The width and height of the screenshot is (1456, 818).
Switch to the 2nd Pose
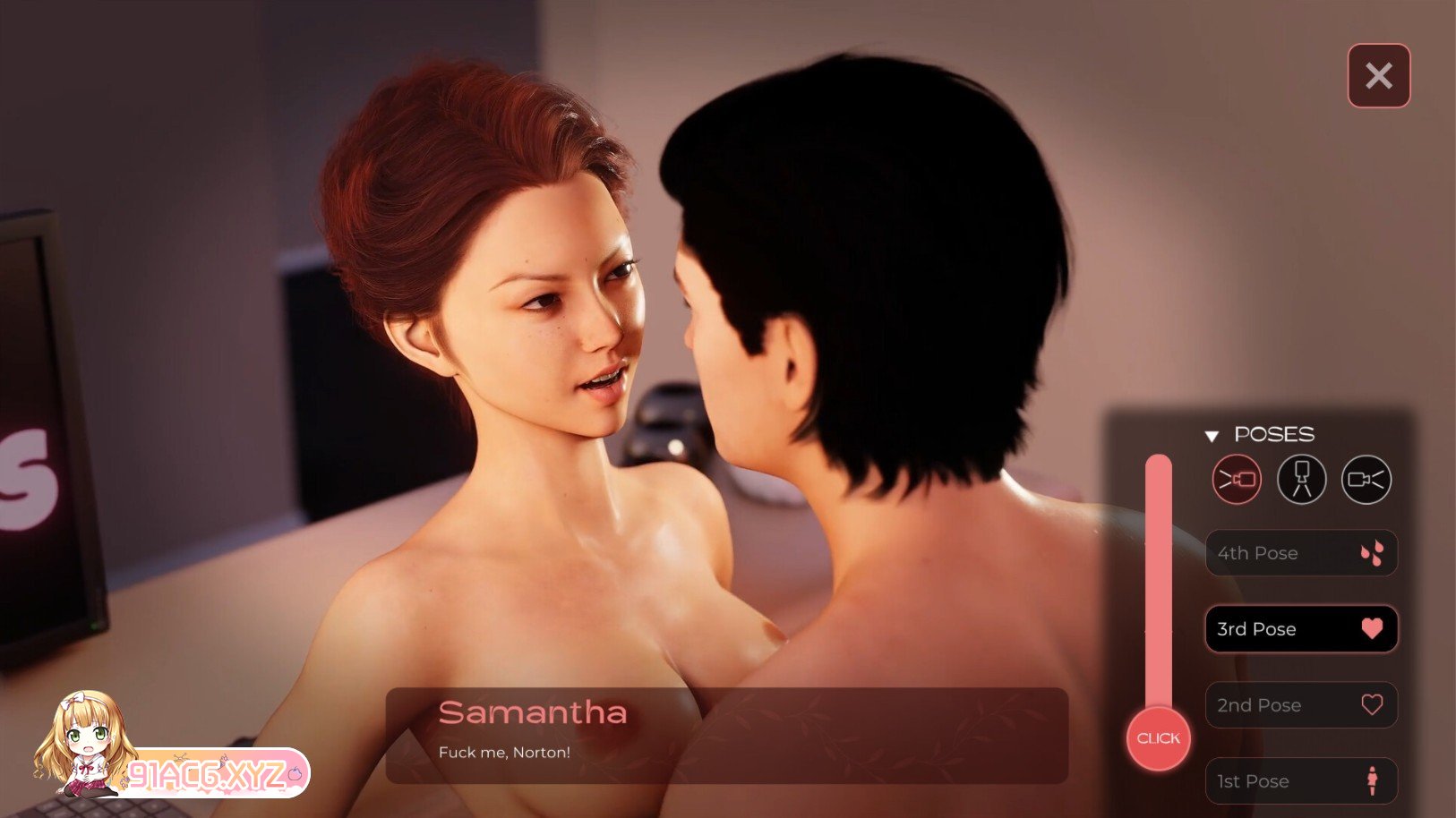click(x=1300, y=705)
